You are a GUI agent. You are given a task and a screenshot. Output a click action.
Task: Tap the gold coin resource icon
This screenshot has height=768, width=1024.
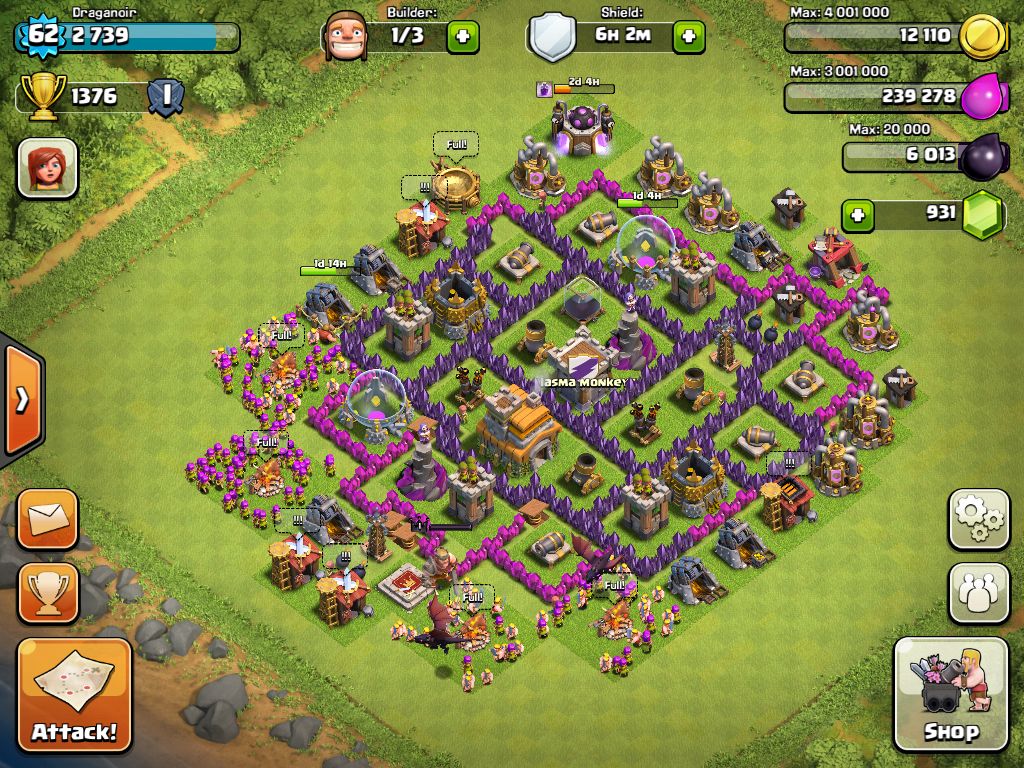click(x=982, y=37)
